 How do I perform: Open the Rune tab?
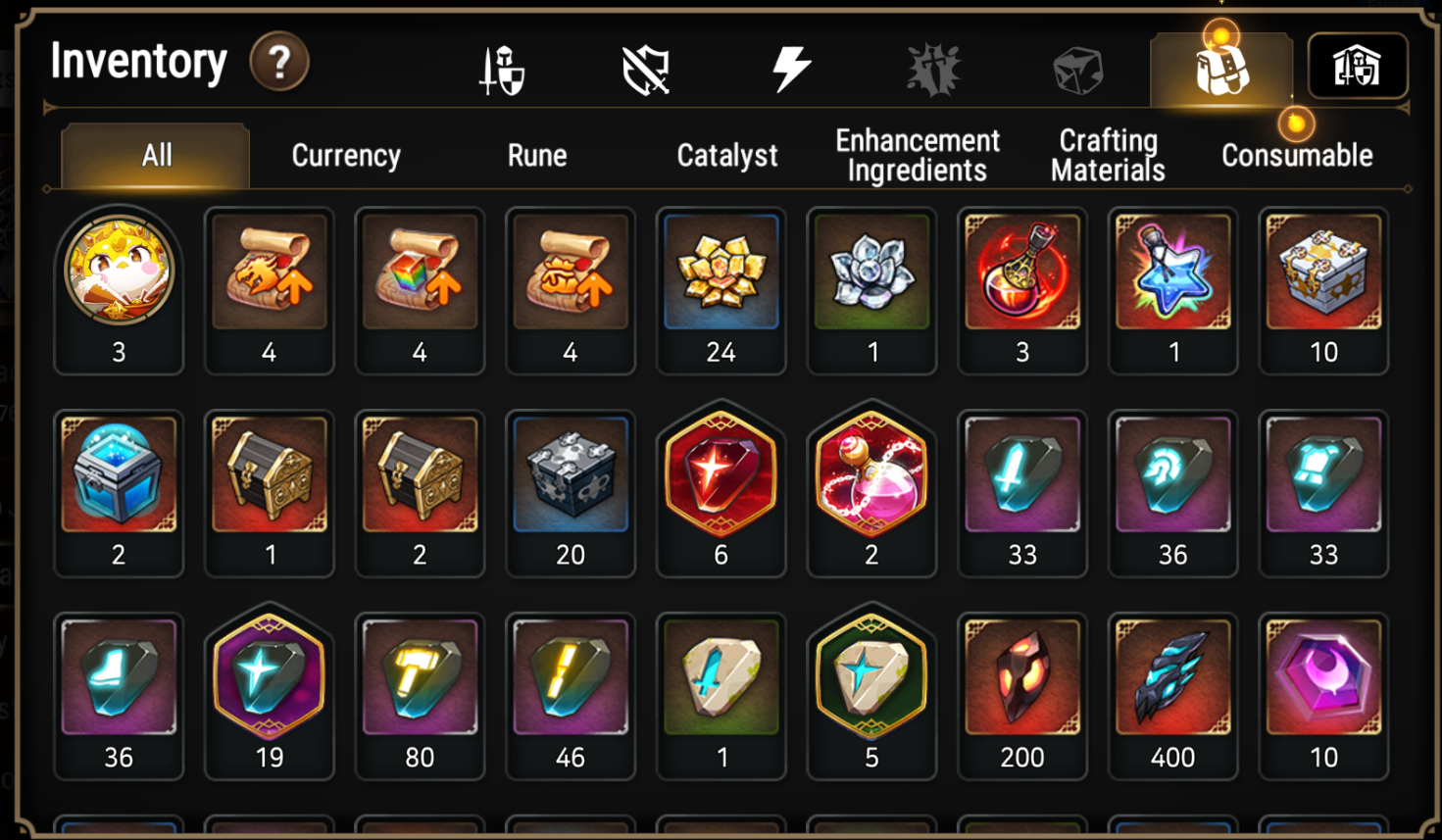[536, 154]
